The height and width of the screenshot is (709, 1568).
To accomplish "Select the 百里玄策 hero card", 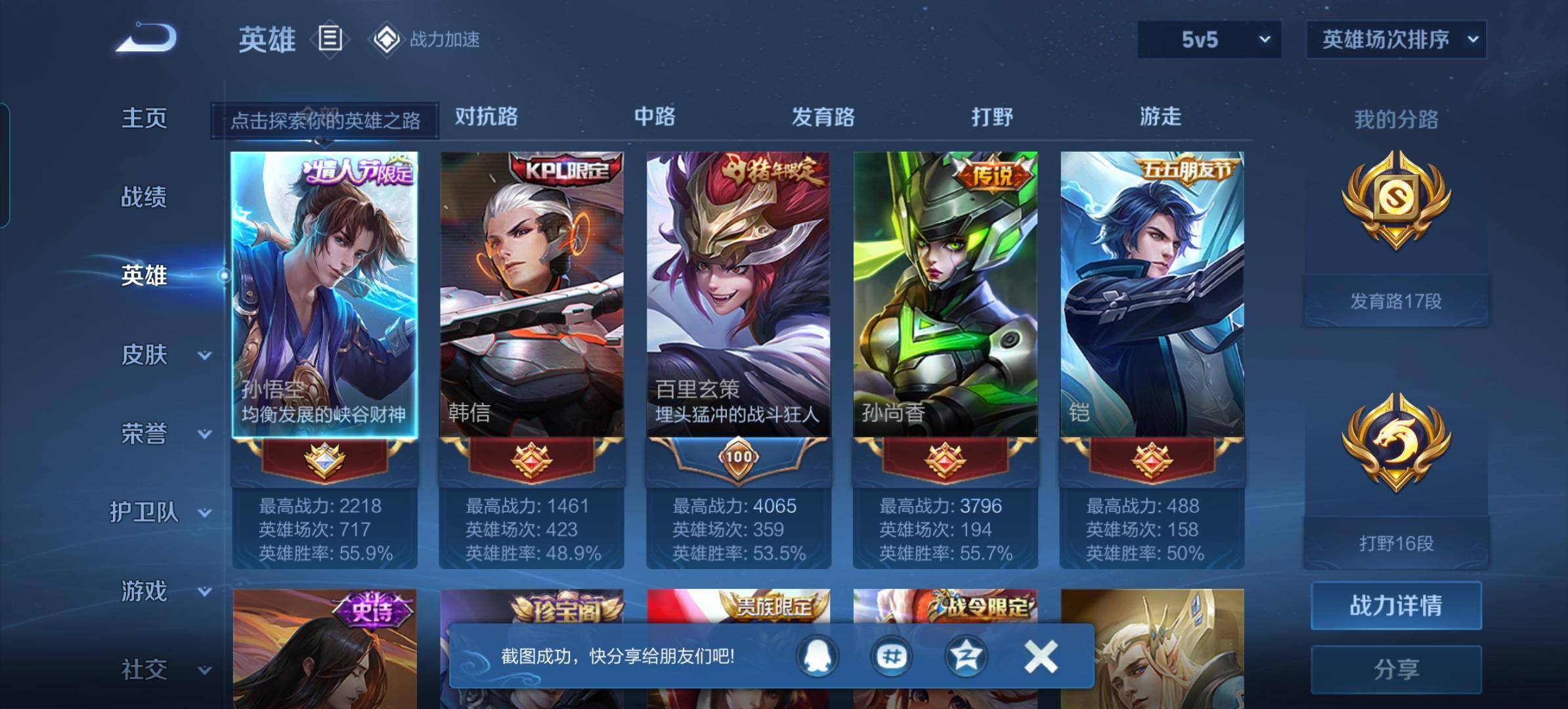I will (x=738, y=295).
